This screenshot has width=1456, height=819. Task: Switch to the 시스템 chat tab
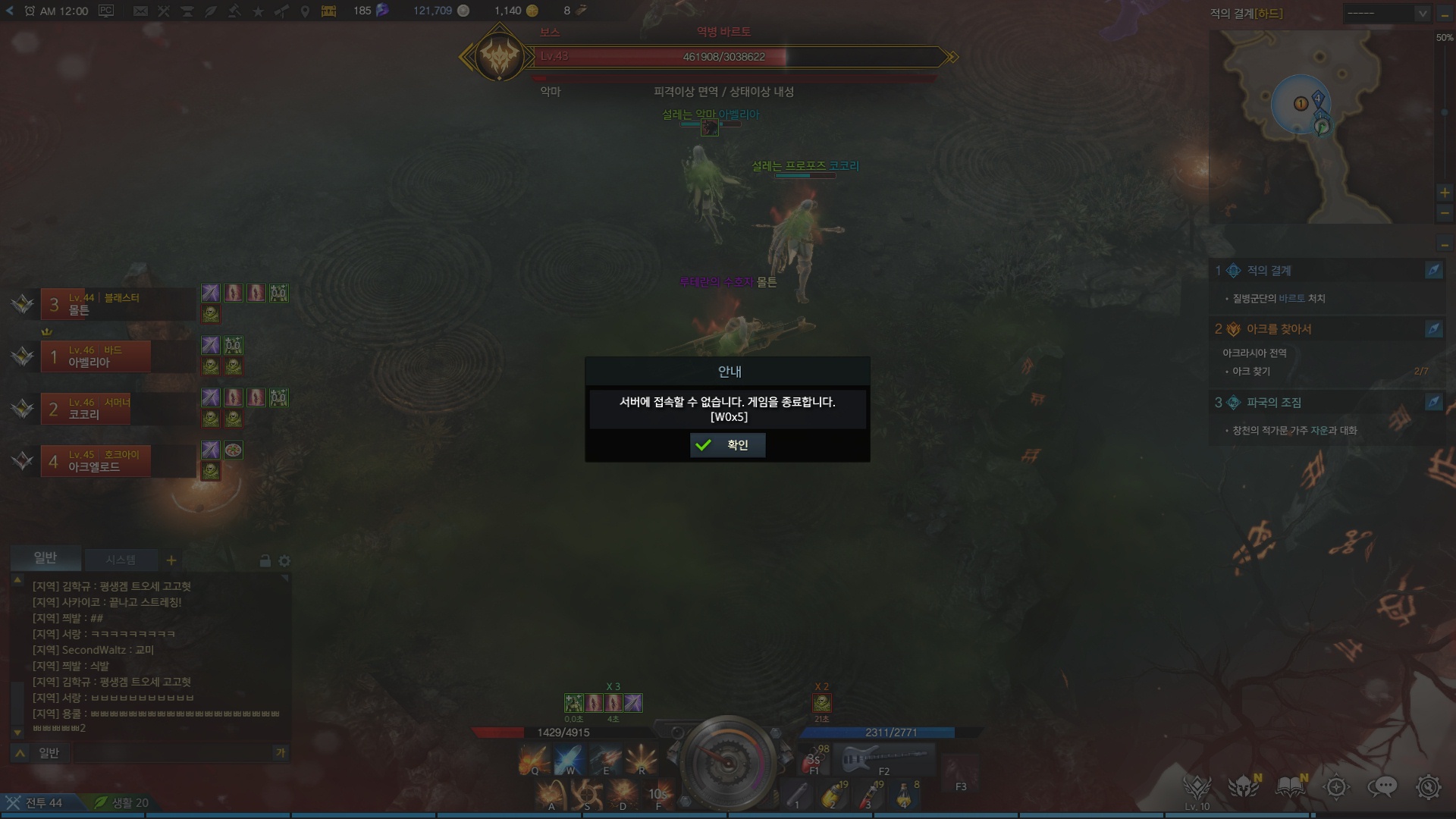pyautogui.click(x=121, y=560)
